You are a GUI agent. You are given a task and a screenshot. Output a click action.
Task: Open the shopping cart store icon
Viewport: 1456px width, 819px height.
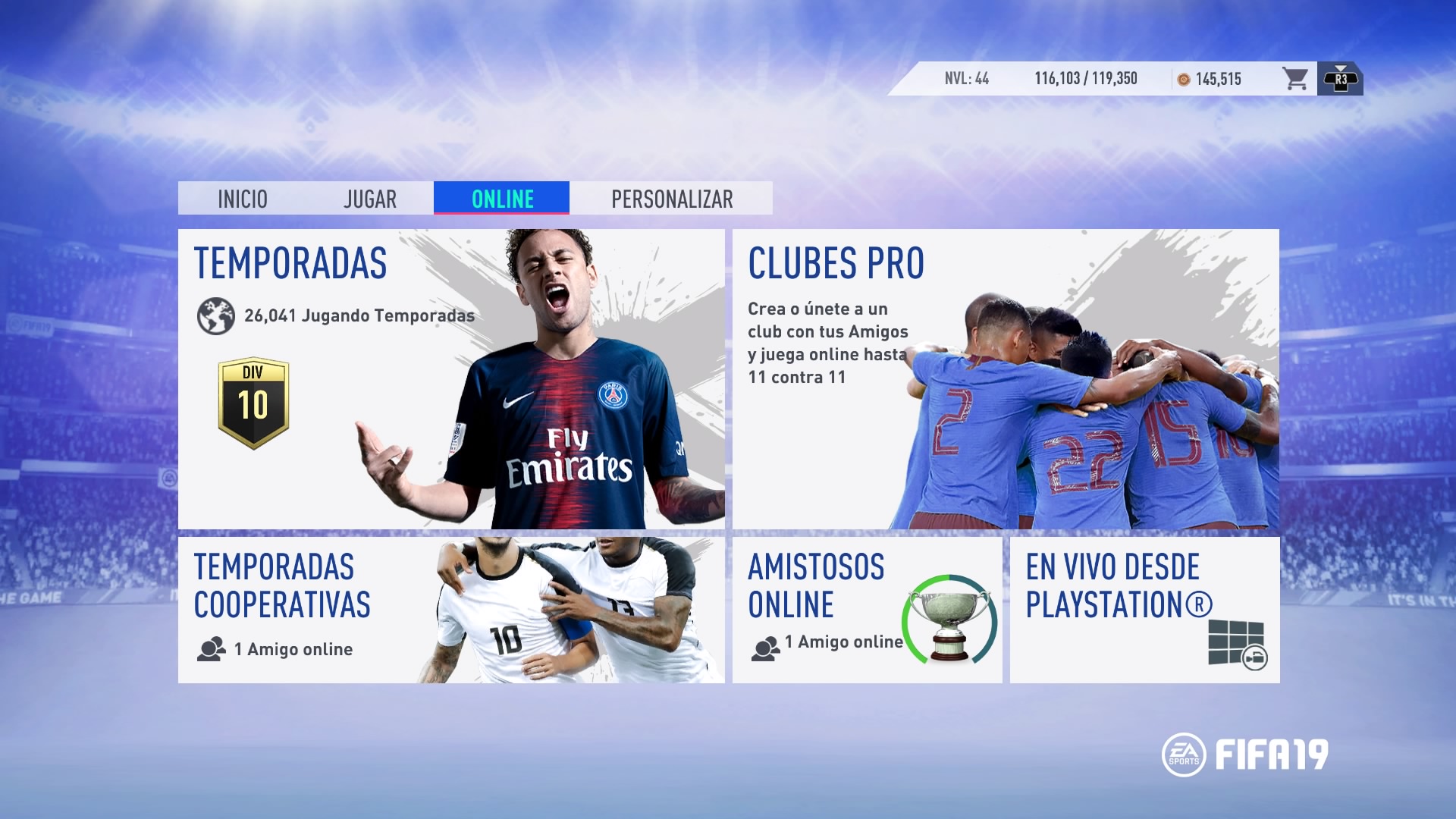(x=1295, y=79)
